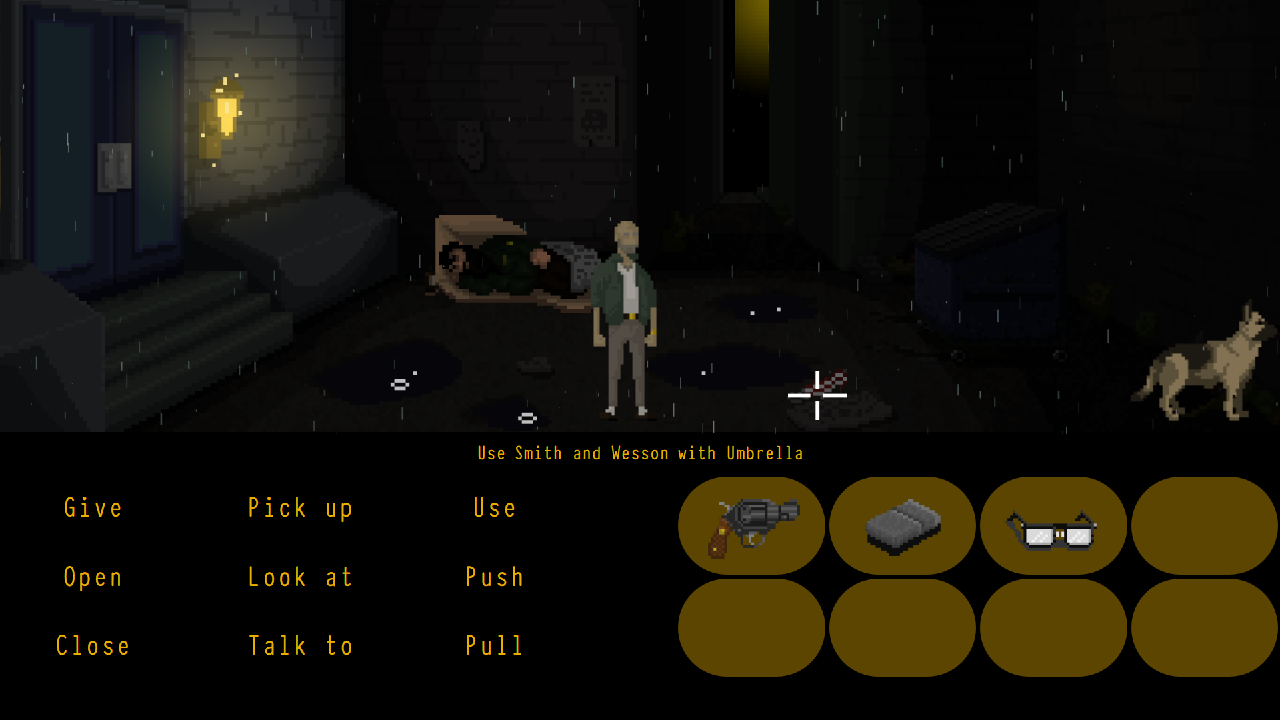Choose the Talk to verb

click(300, 646)
